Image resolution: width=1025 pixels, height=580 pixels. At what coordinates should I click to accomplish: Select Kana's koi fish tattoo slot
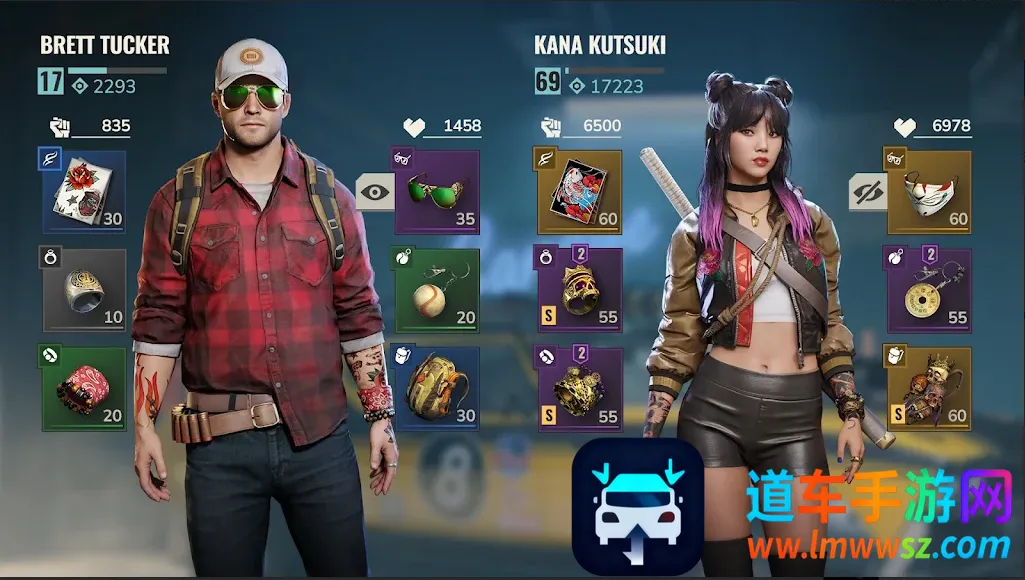[580, 192]
